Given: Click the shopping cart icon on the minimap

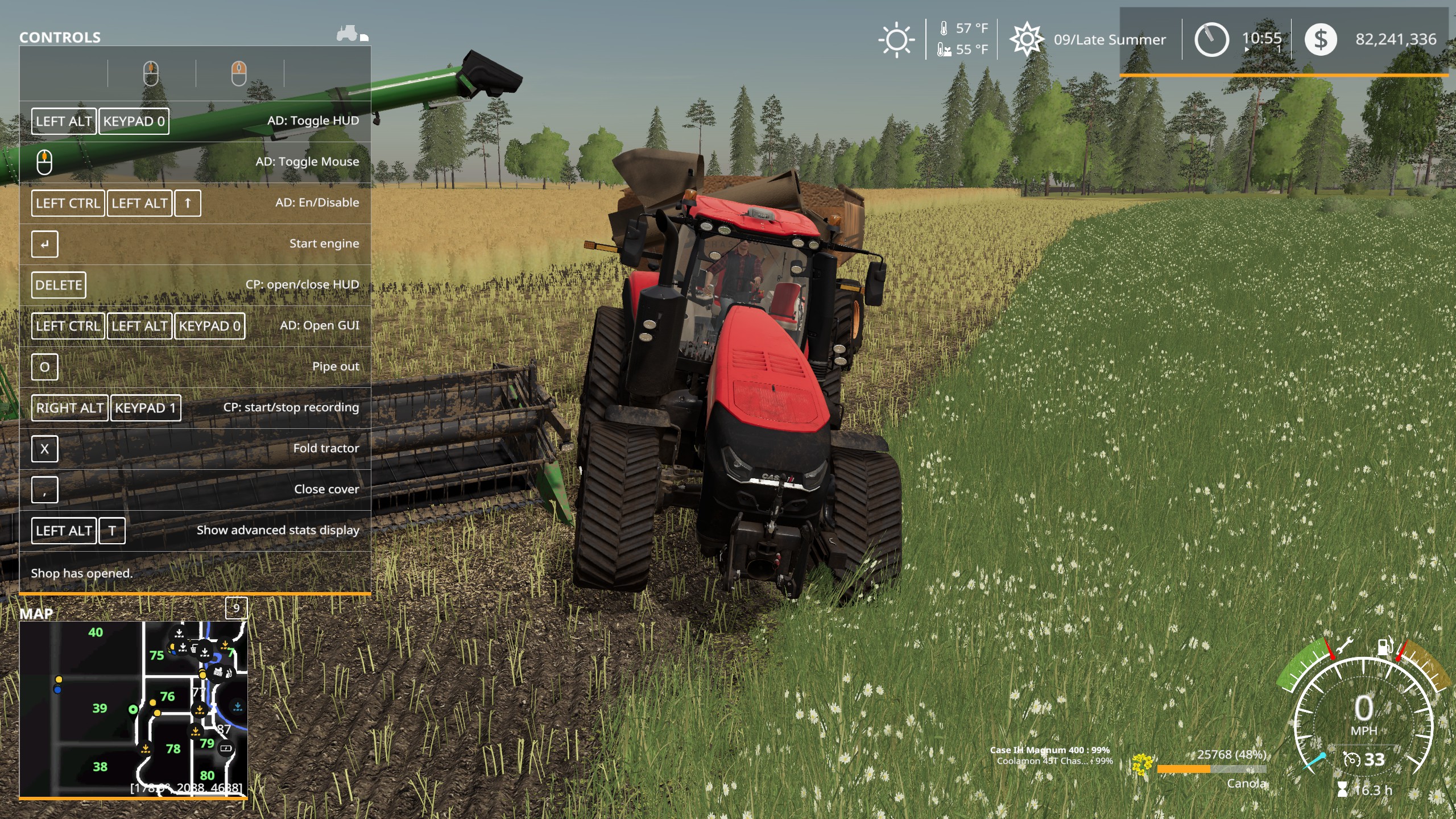Looking at the screenshot, I should pyautogui.click(x=193, y=650).
